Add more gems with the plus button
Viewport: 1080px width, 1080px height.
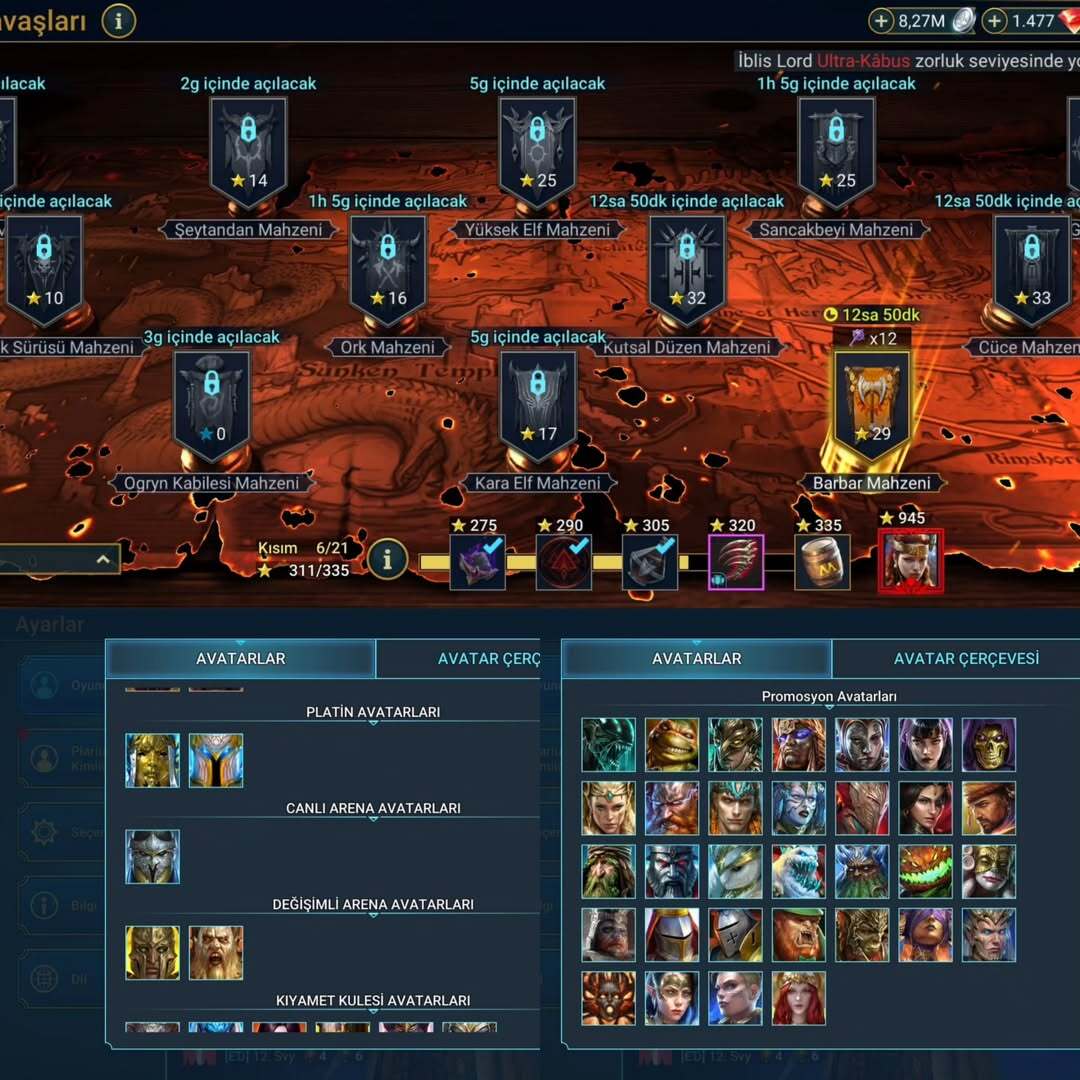click(994, 20)
